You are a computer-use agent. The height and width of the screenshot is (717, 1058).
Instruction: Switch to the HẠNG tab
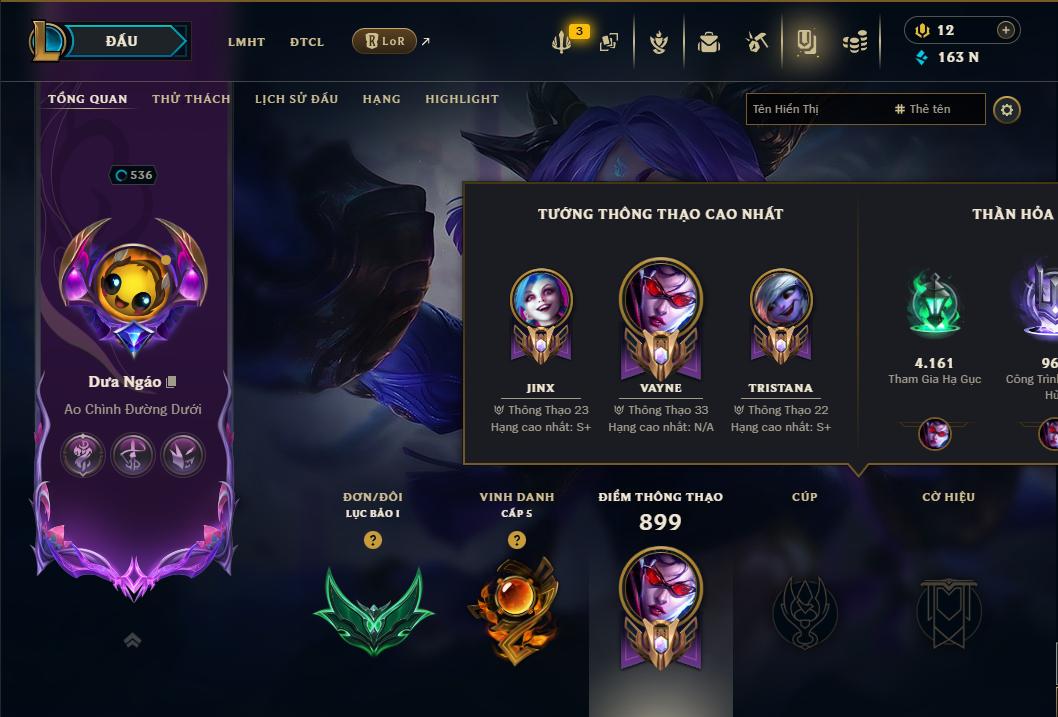click(381, 99)
